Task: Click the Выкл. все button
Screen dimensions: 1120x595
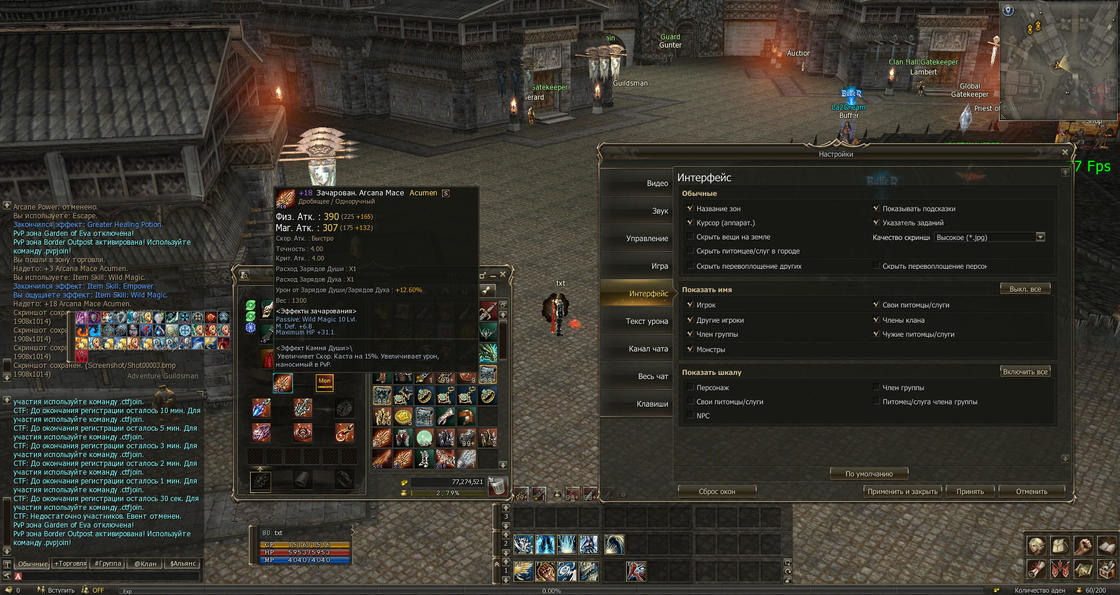Action: click(1024, 289)
